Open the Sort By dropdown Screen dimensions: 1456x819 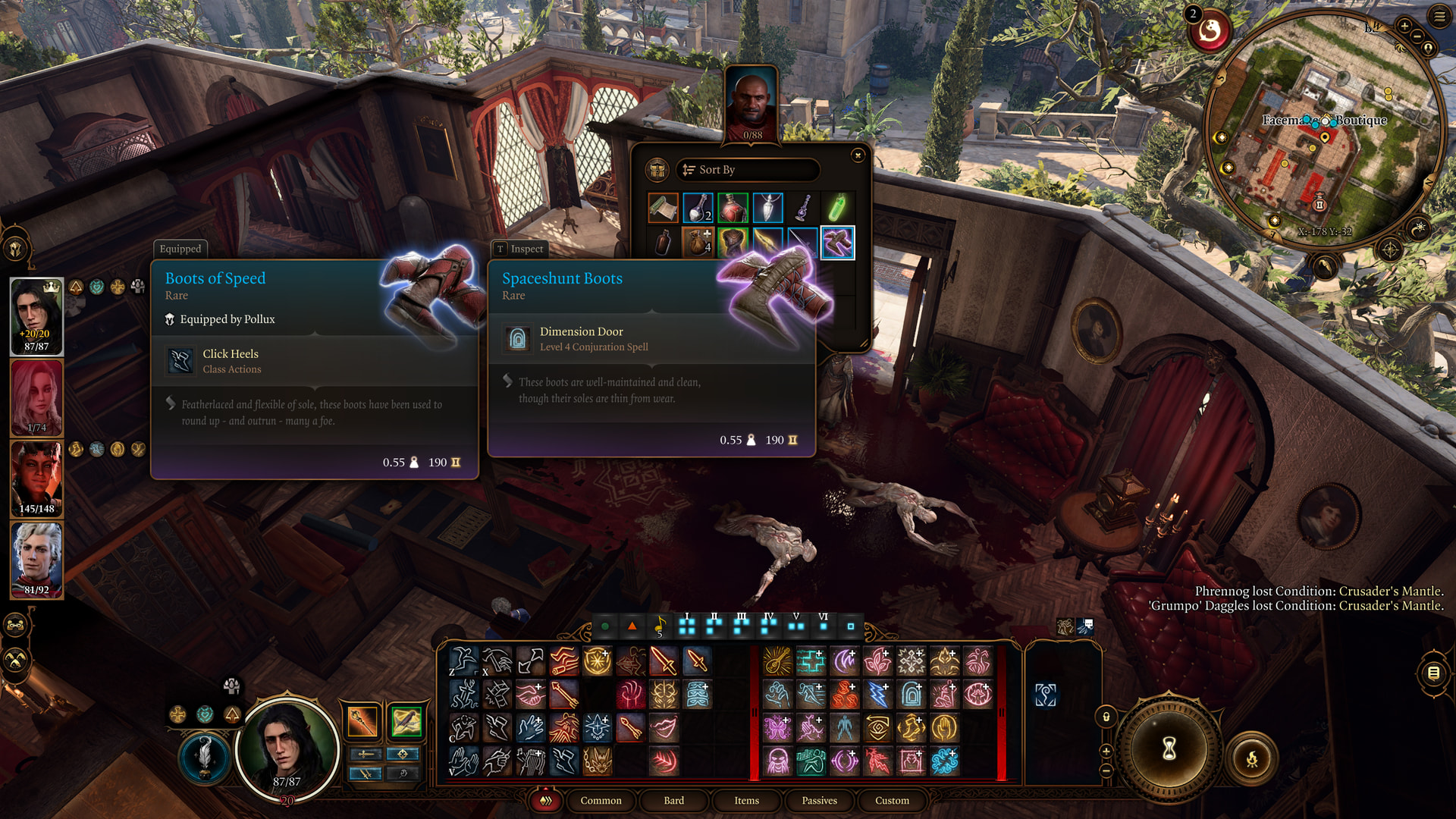[747, 170]
